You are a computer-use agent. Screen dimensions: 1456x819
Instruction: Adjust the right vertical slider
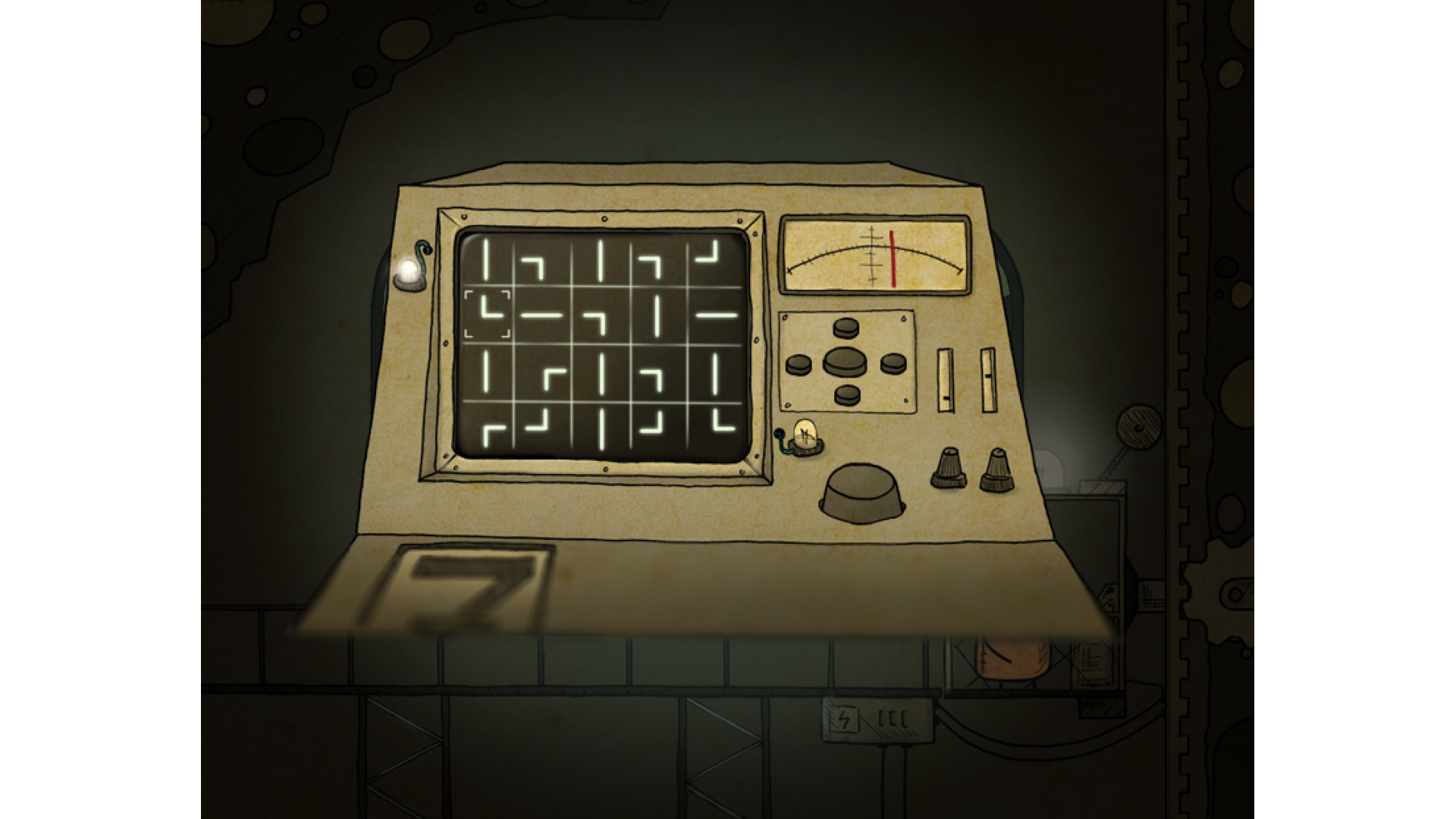(987, 380)
